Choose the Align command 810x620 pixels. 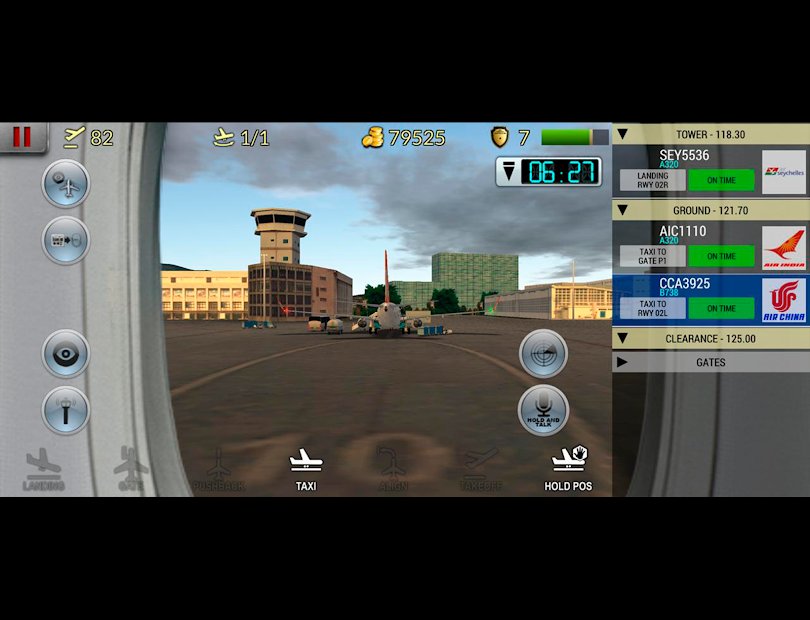(x=393, y=469)
